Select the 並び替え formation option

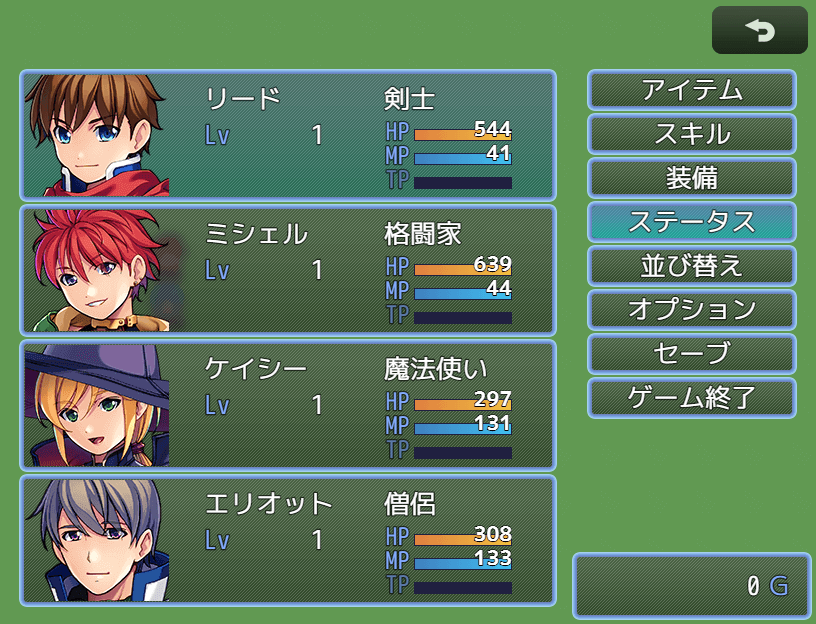click(x=691, y=266)
